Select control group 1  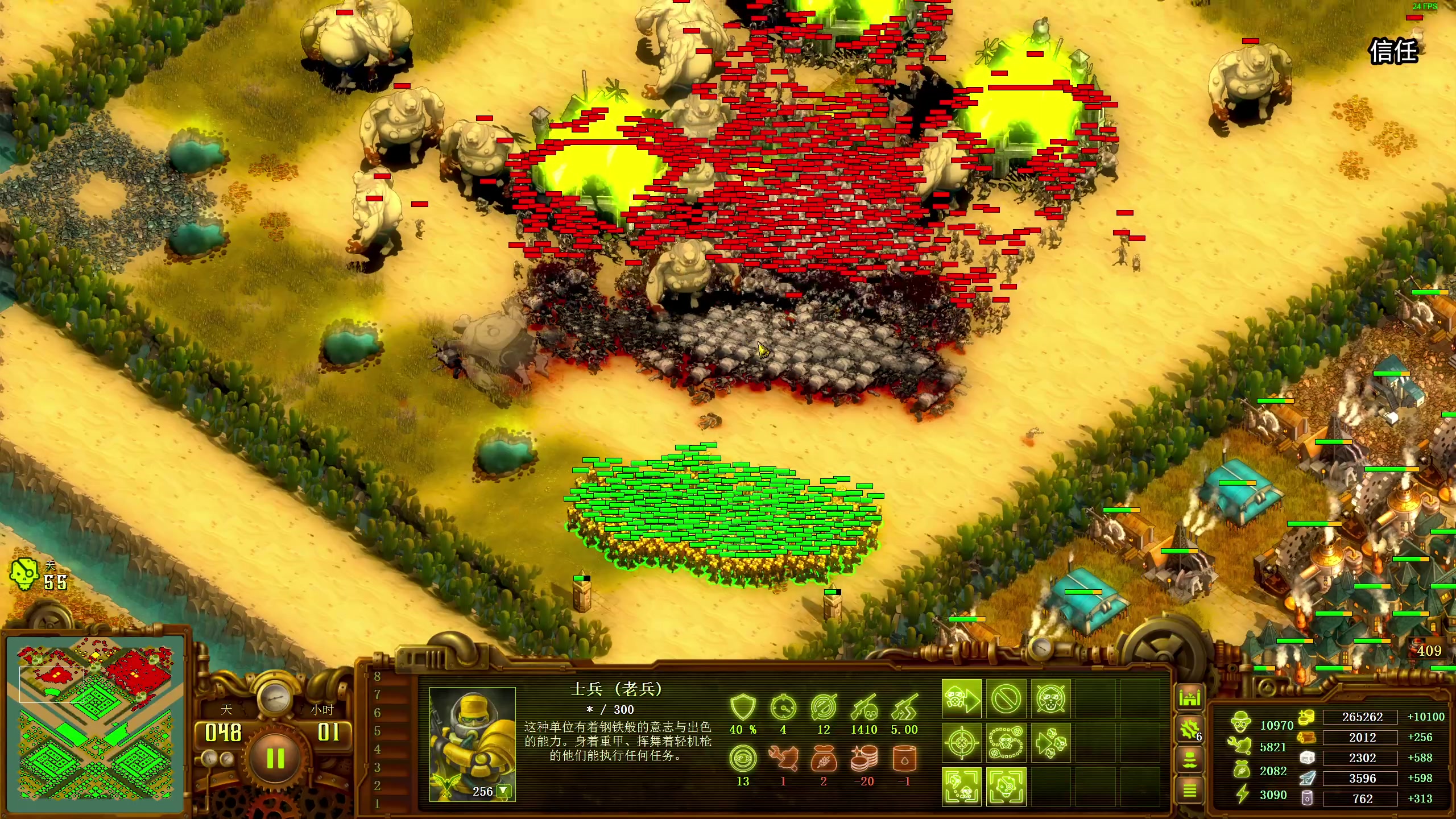(x=377, y=804)
